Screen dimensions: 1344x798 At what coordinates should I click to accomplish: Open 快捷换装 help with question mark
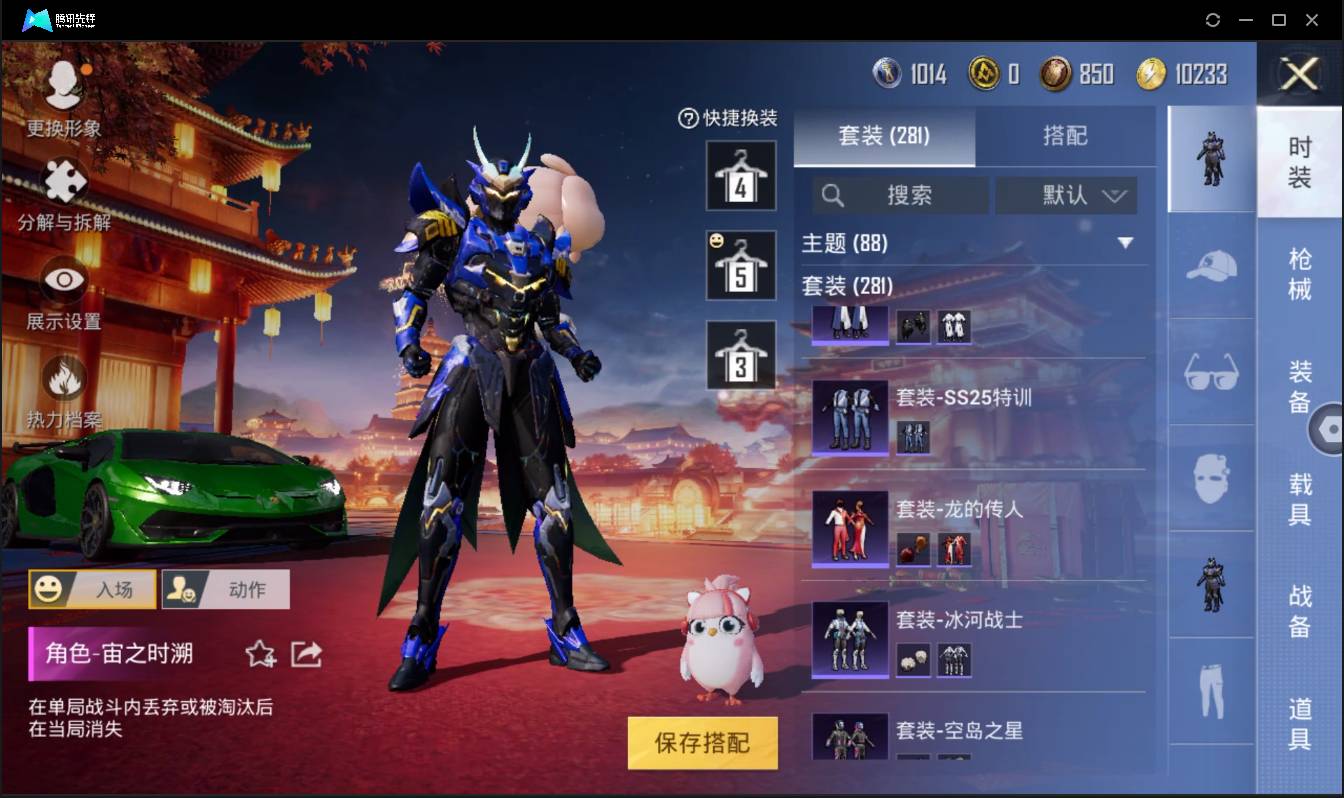click(x=687, y=116)
